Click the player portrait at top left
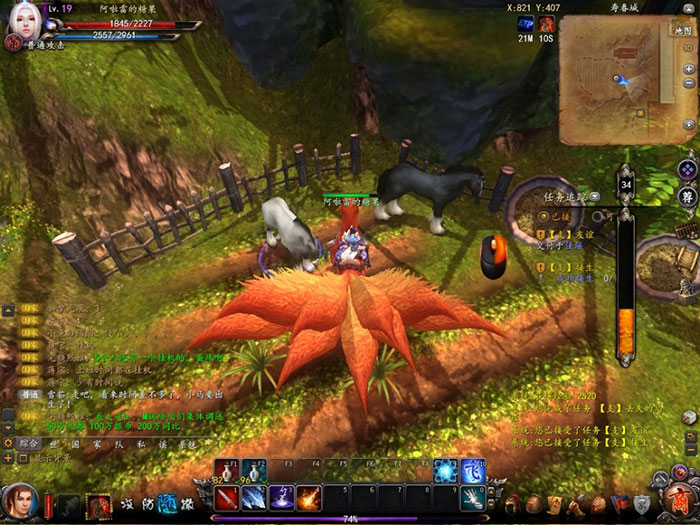Screen dimensions: 700x525 (20, 23)
